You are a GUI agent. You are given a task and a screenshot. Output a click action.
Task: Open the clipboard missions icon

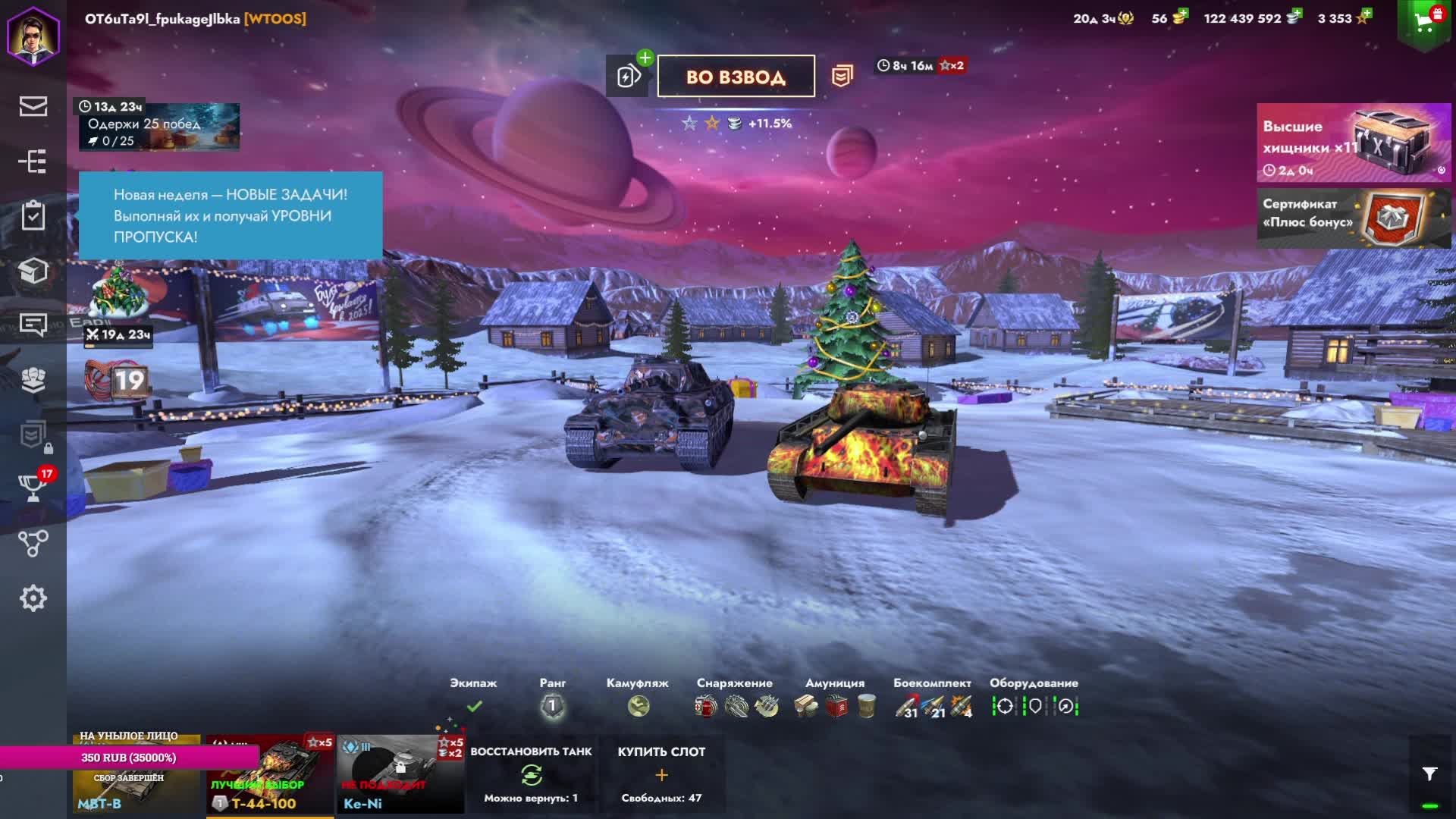[x=33, y=215]
